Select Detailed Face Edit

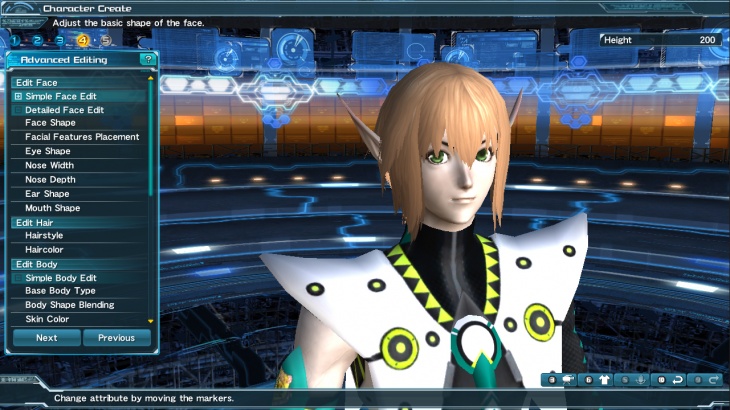[64, 110]
